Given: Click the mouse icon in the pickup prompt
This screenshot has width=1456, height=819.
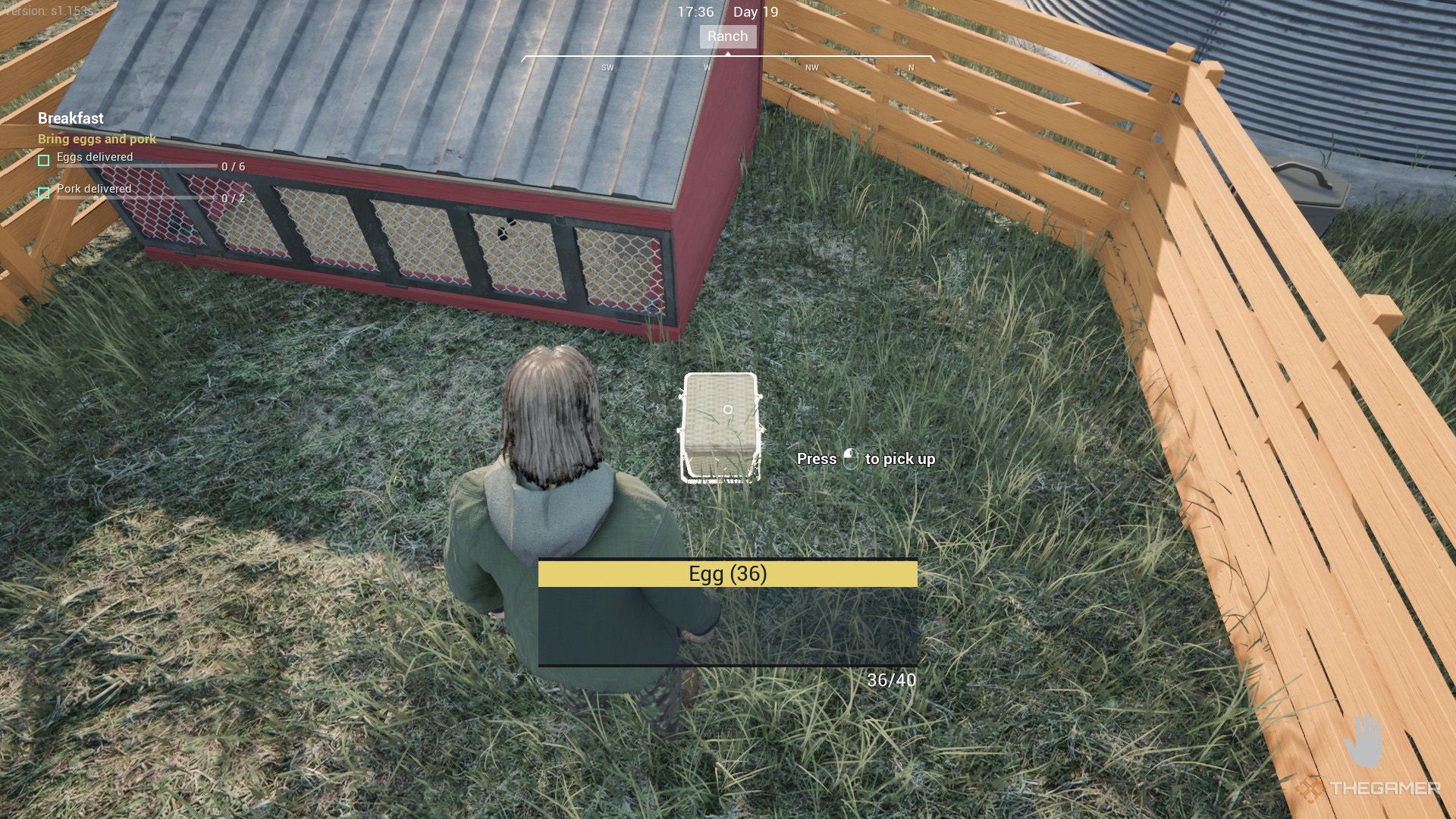Looking at the screenshot, I should click(851, 459).
